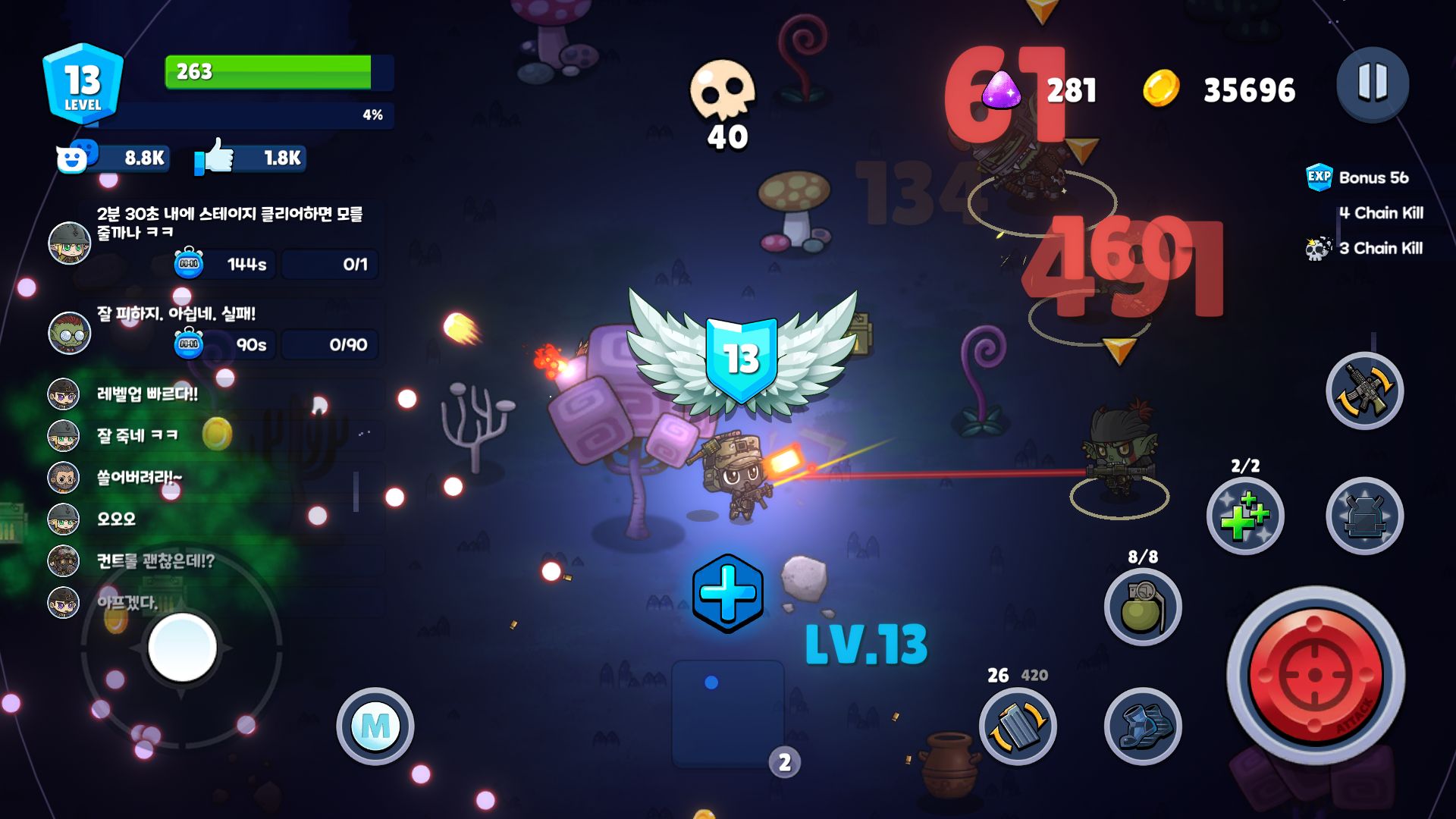Use the green cross heal skill
Image resolution: width=1456 pixels, height=819 pixels.
point(1244,516)
